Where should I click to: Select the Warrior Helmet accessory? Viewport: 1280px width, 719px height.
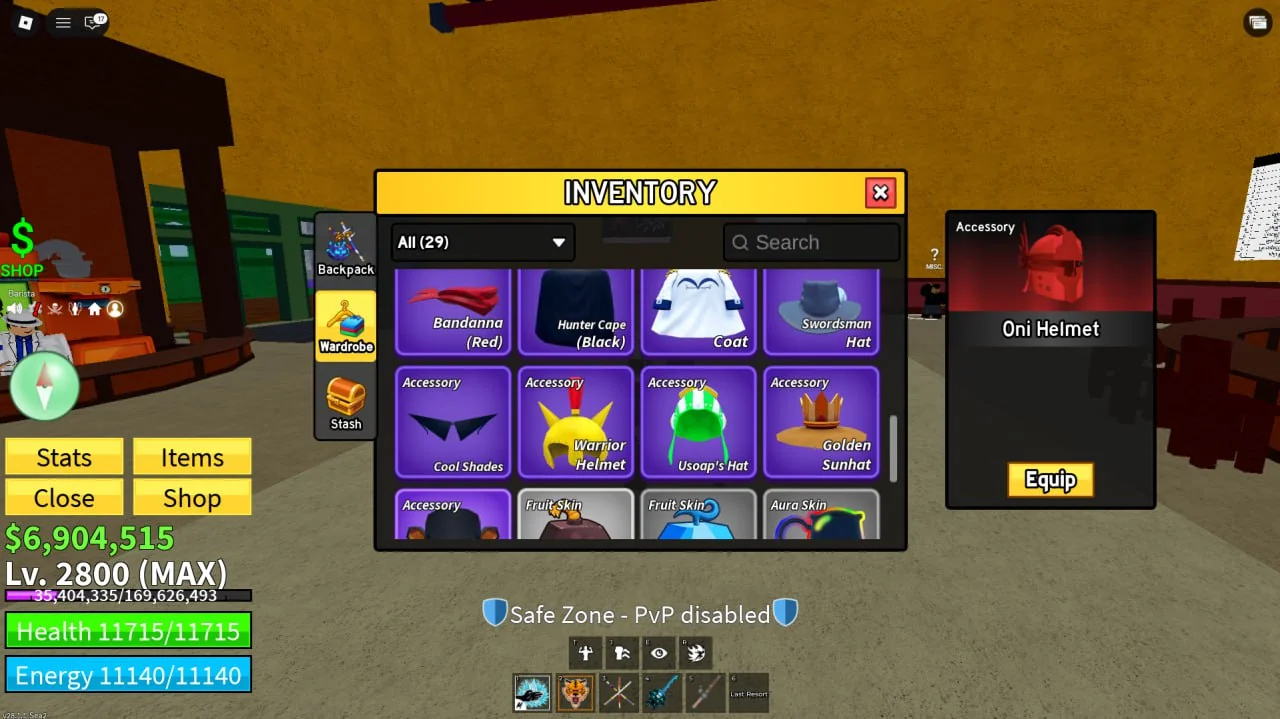point(576,422)
